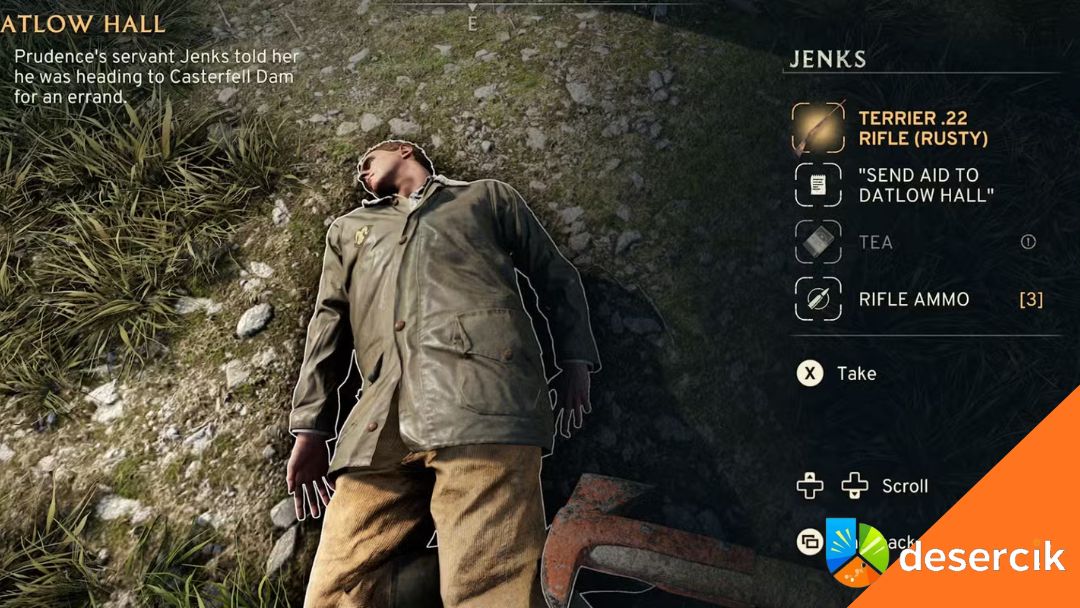
Task: Pick the greyed-out Tea item
Action: point(875,242)
